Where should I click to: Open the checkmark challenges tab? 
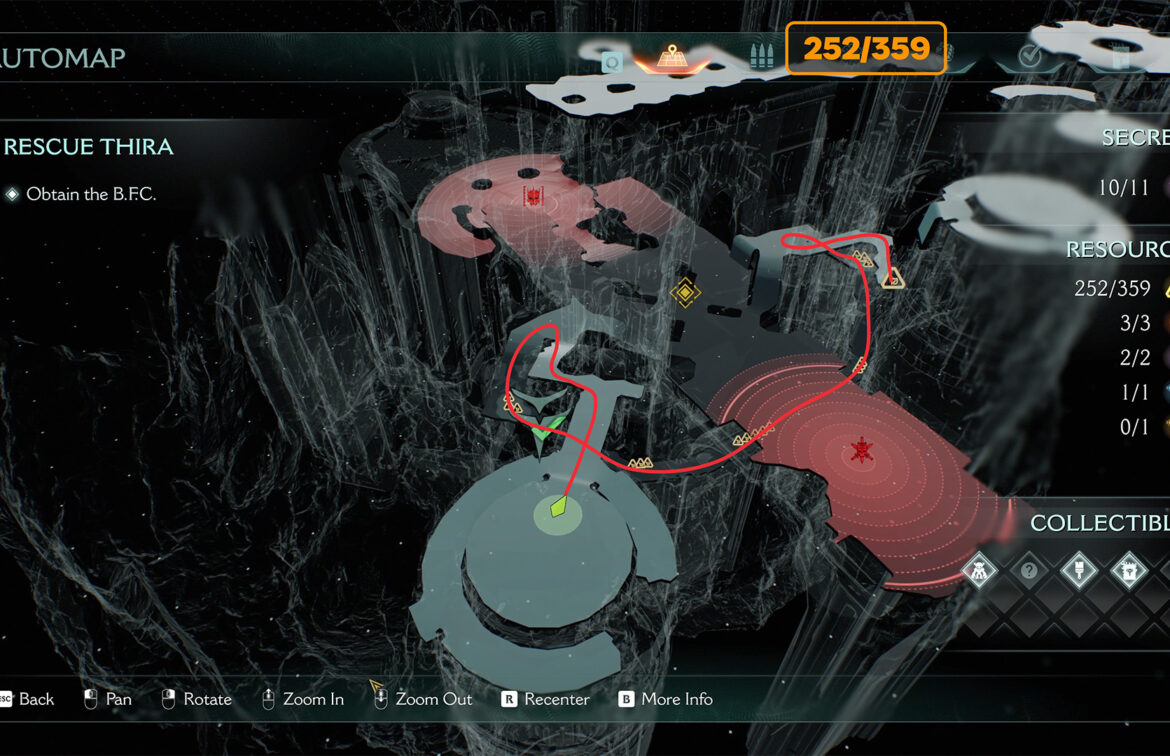pyautogui.click(x=1031, y=57)
